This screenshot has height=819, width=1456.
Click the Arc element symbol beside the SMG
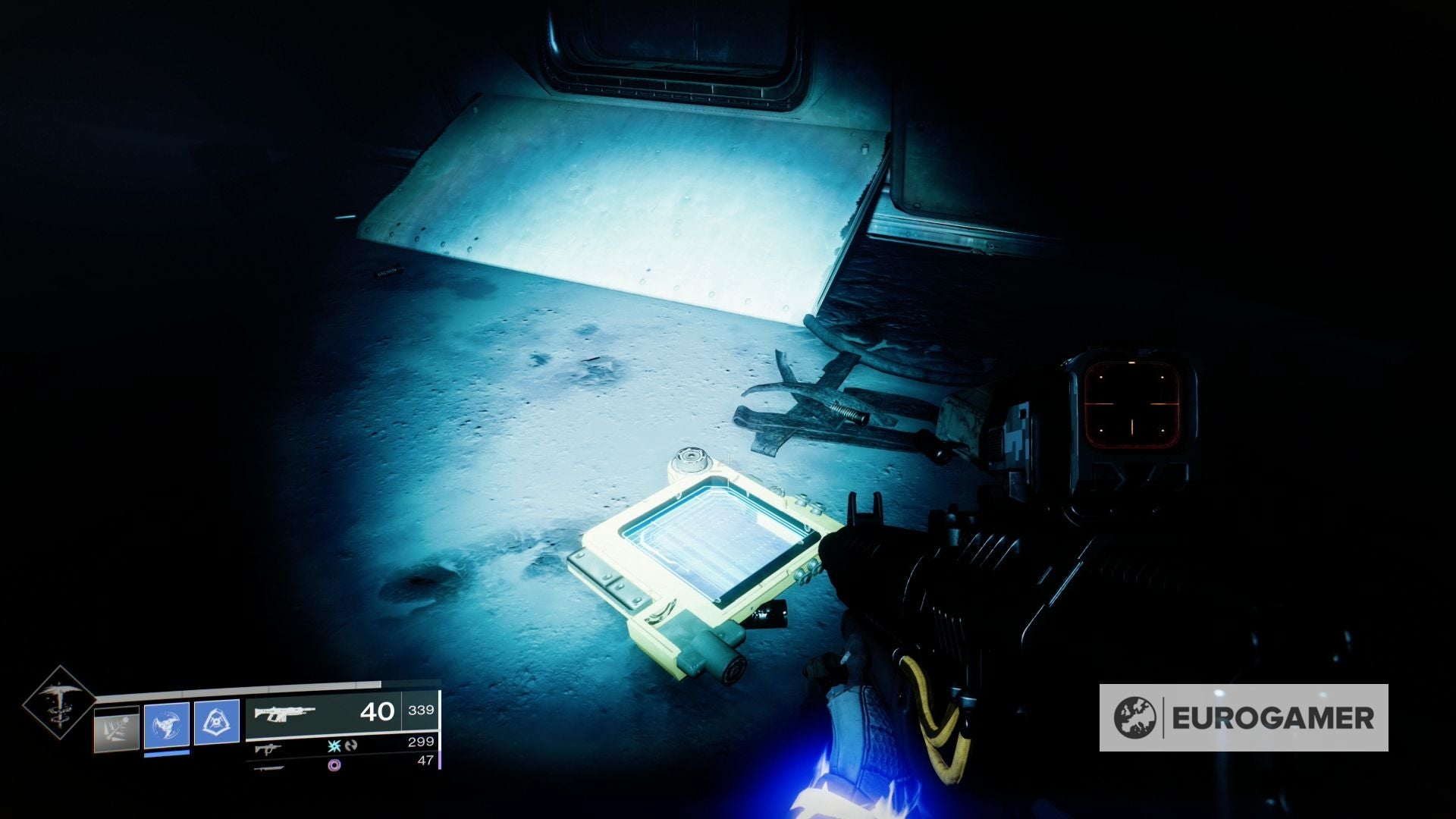(x=334, y=747)
